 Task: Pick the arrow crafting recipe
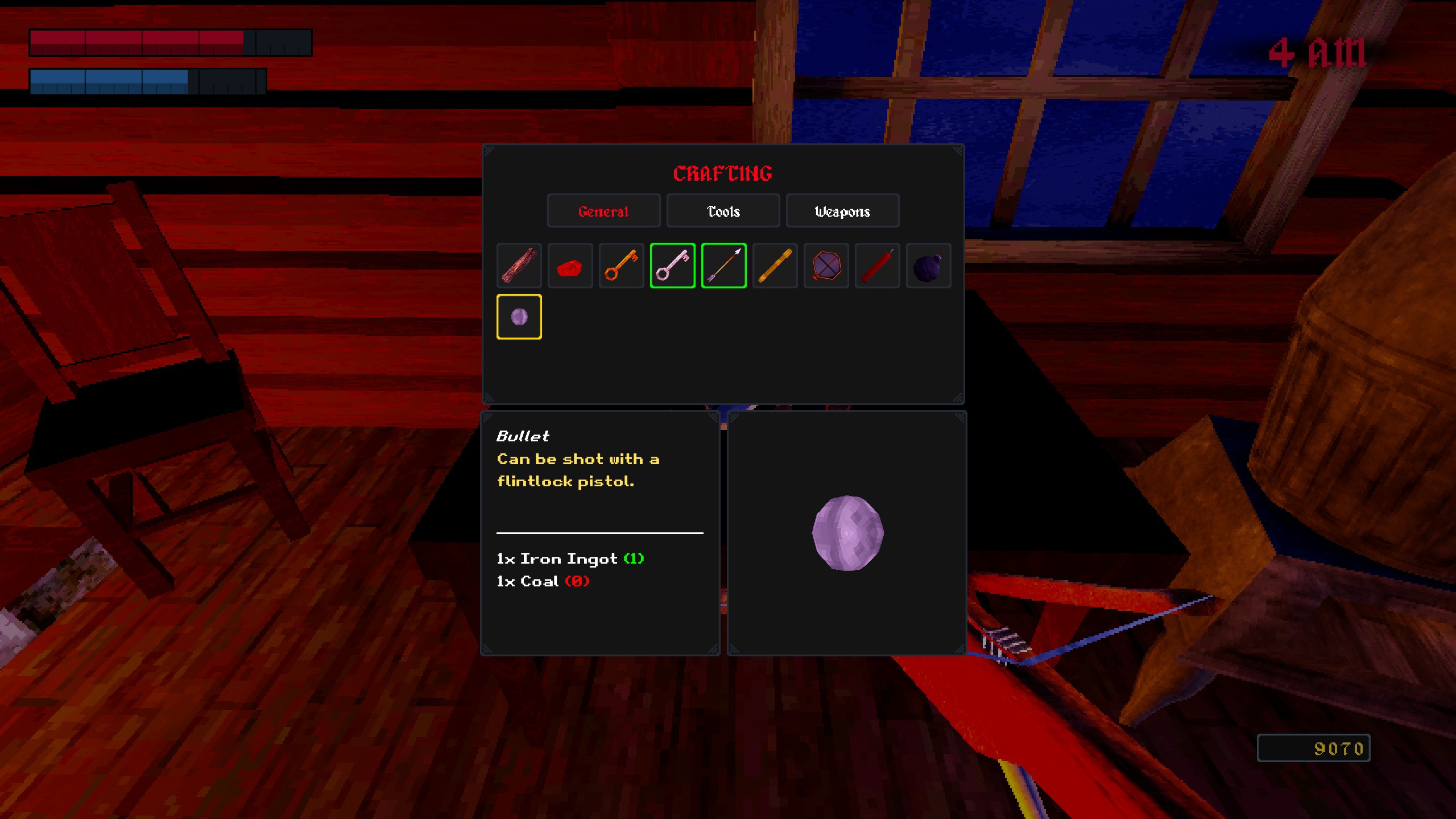coord(723,266)
